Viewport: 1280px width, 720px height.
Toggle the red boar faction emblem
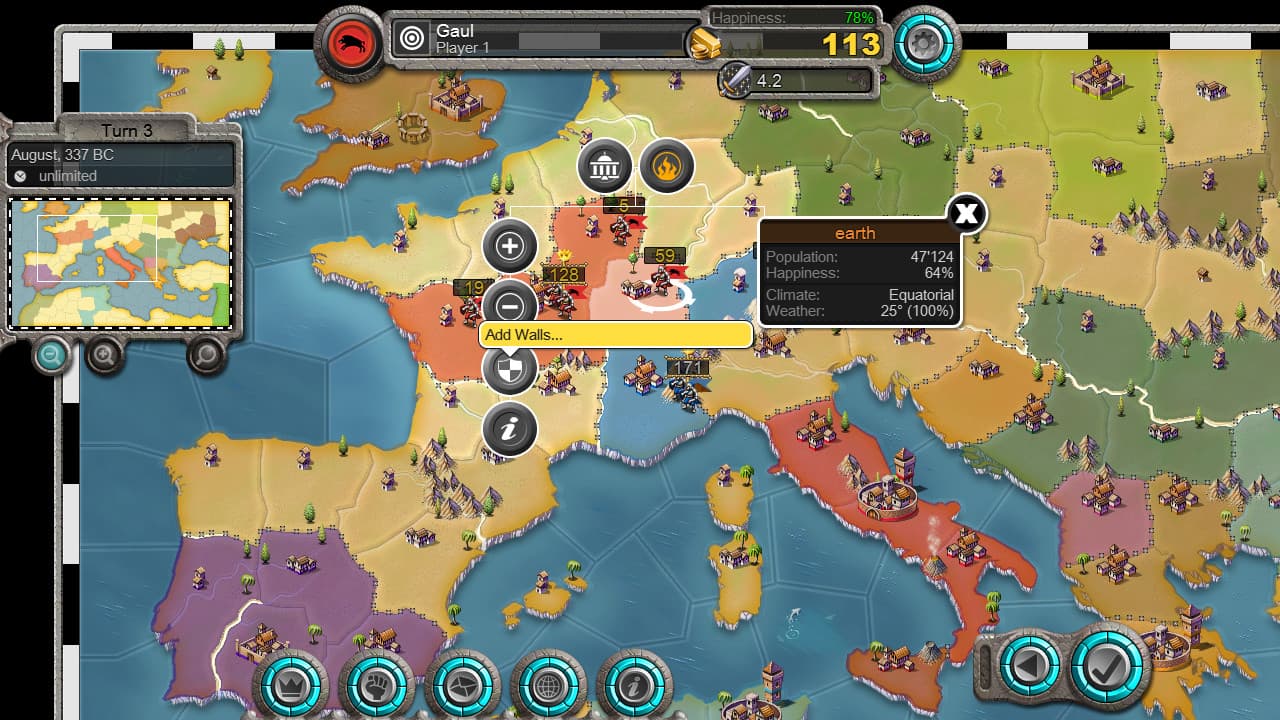(349, 44)
